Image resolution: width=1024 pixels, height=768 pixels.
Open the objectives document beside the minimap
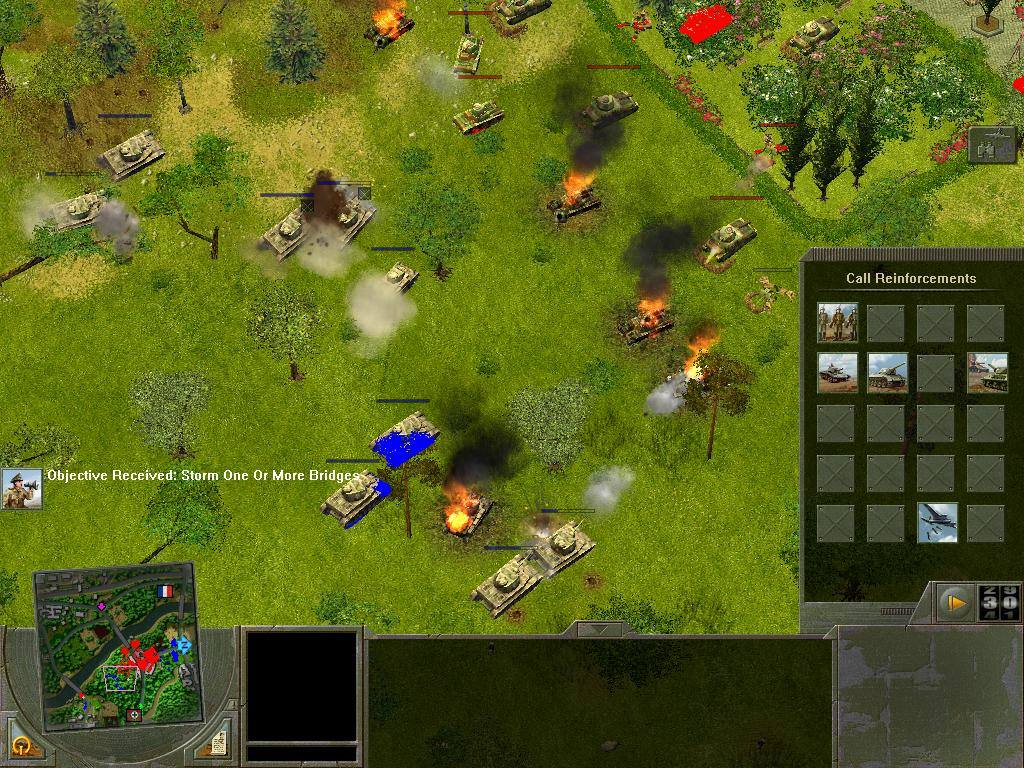pyautogui.click(x=217, y=742)
